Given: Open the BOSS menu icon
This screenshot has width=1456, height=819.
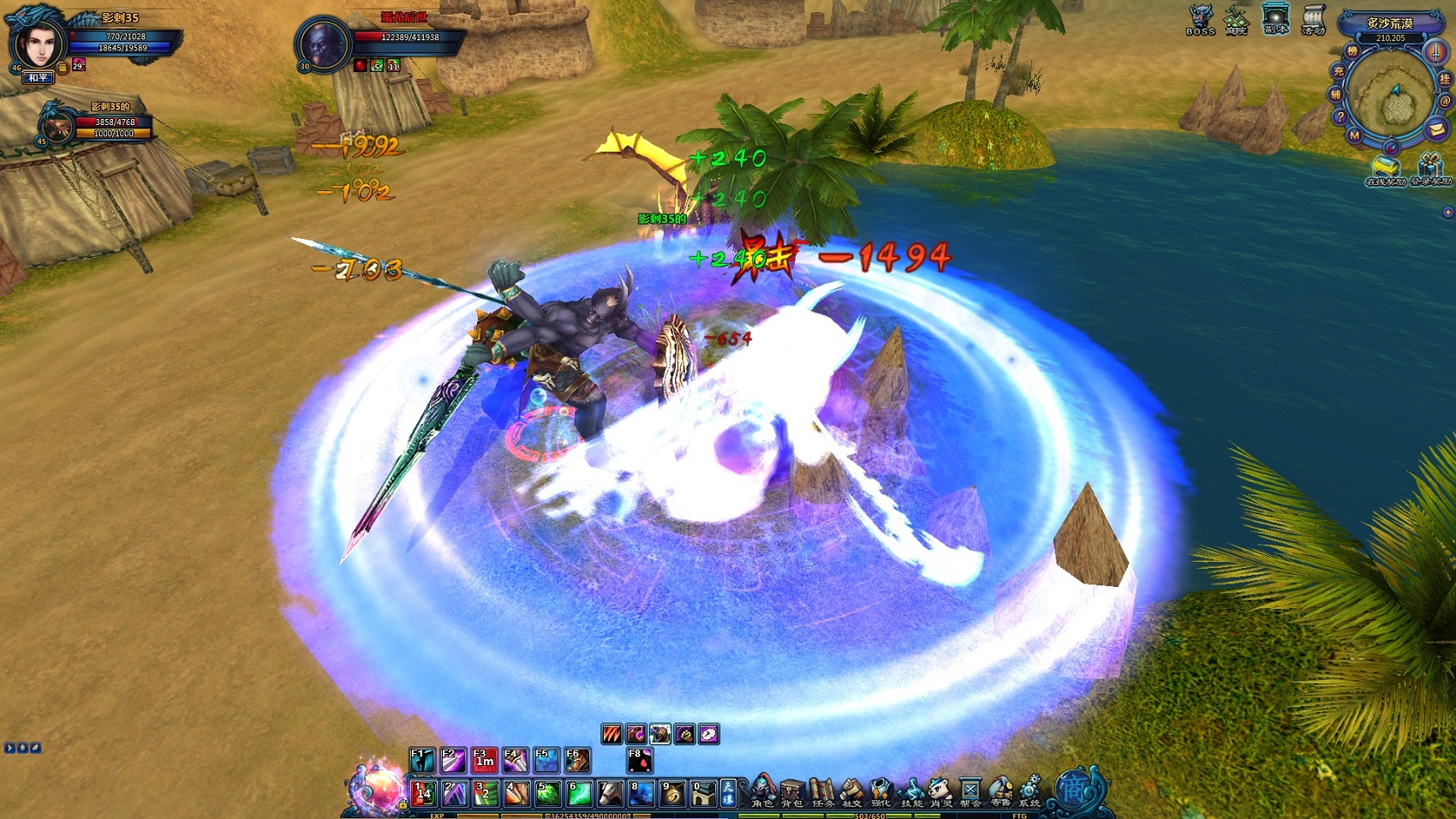Looking at the screenshot, I should (x=1201, y=19).
